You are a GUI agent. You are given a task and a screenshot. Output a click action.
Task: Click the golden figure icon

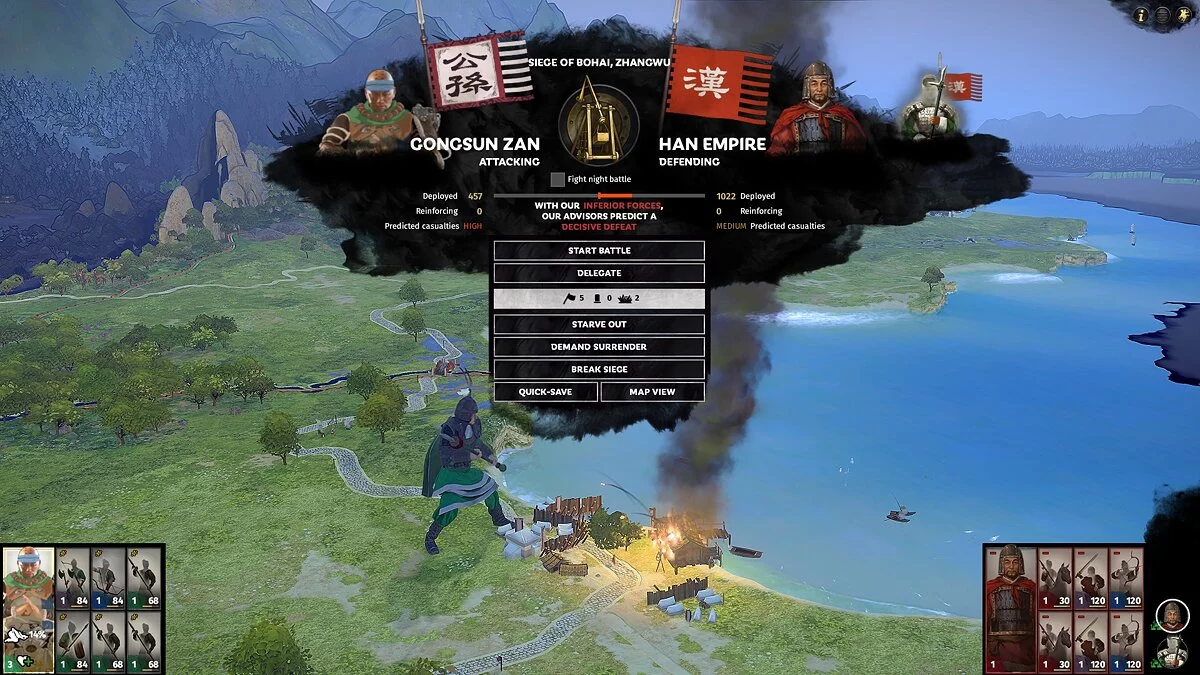coord(1184,15)
